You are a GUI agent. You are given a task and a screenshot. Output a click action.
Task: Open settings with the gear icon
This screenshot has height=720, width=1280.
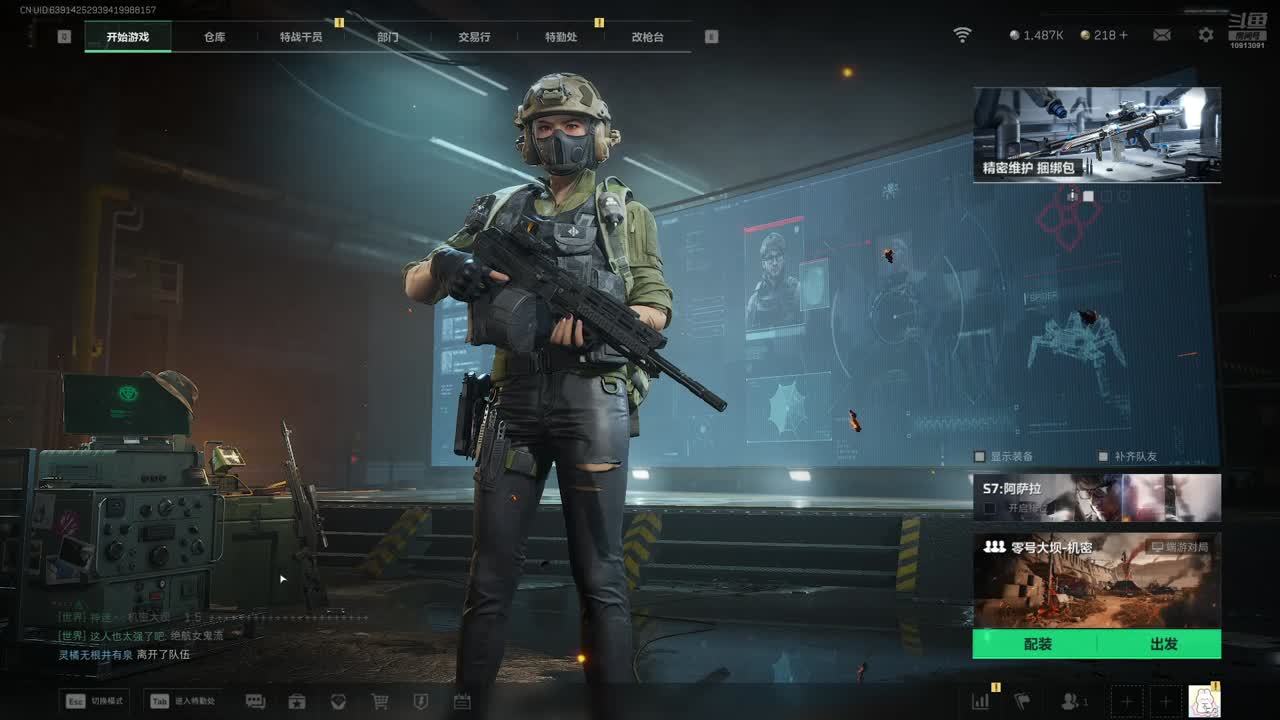(1206, 35)
